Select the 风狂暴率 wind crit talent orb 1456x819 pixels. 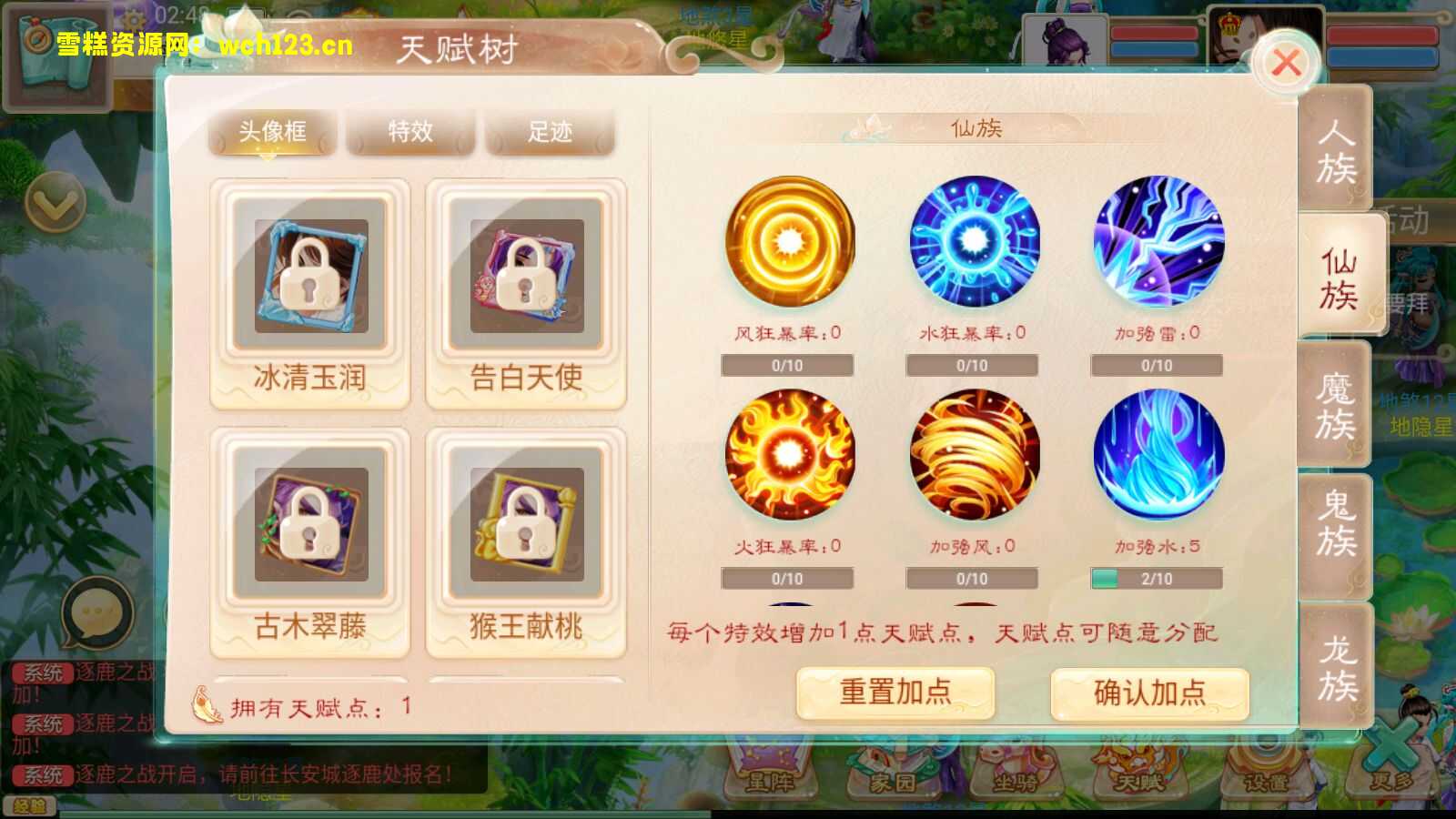[788, 241]
